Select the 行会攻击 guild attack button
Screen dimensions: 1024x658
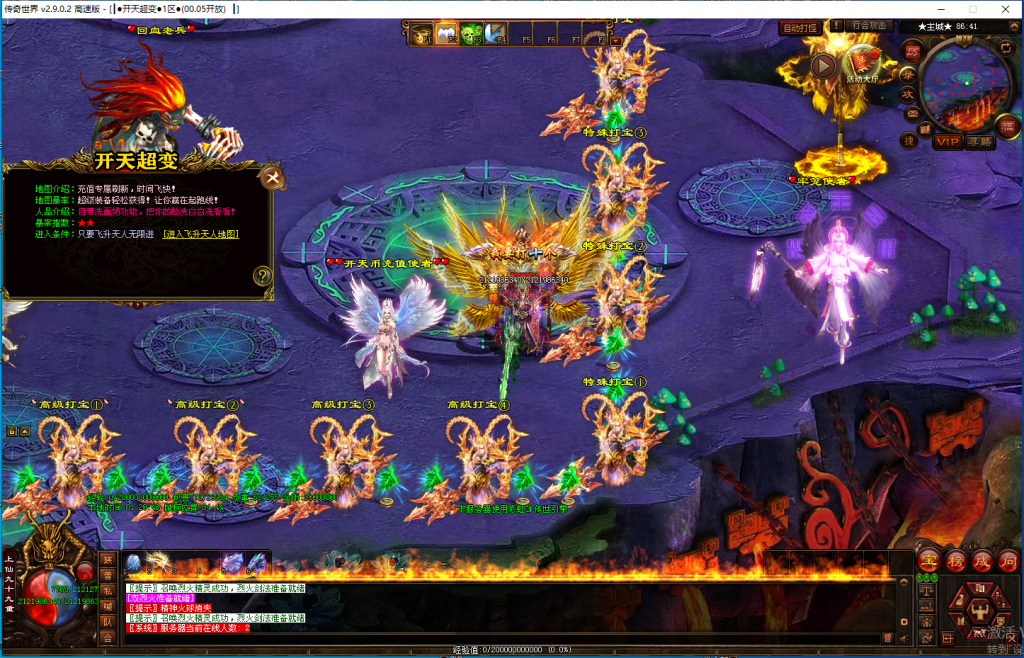(868, 27)
